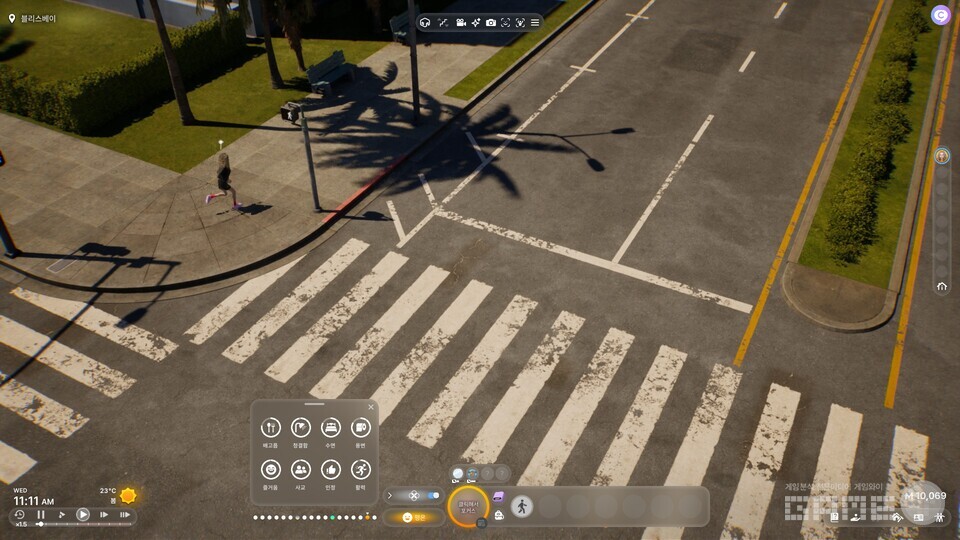Open the video camera mode
Image resolution: width=960 pixels, height=540 pixels.
click(x=461, y=22)
